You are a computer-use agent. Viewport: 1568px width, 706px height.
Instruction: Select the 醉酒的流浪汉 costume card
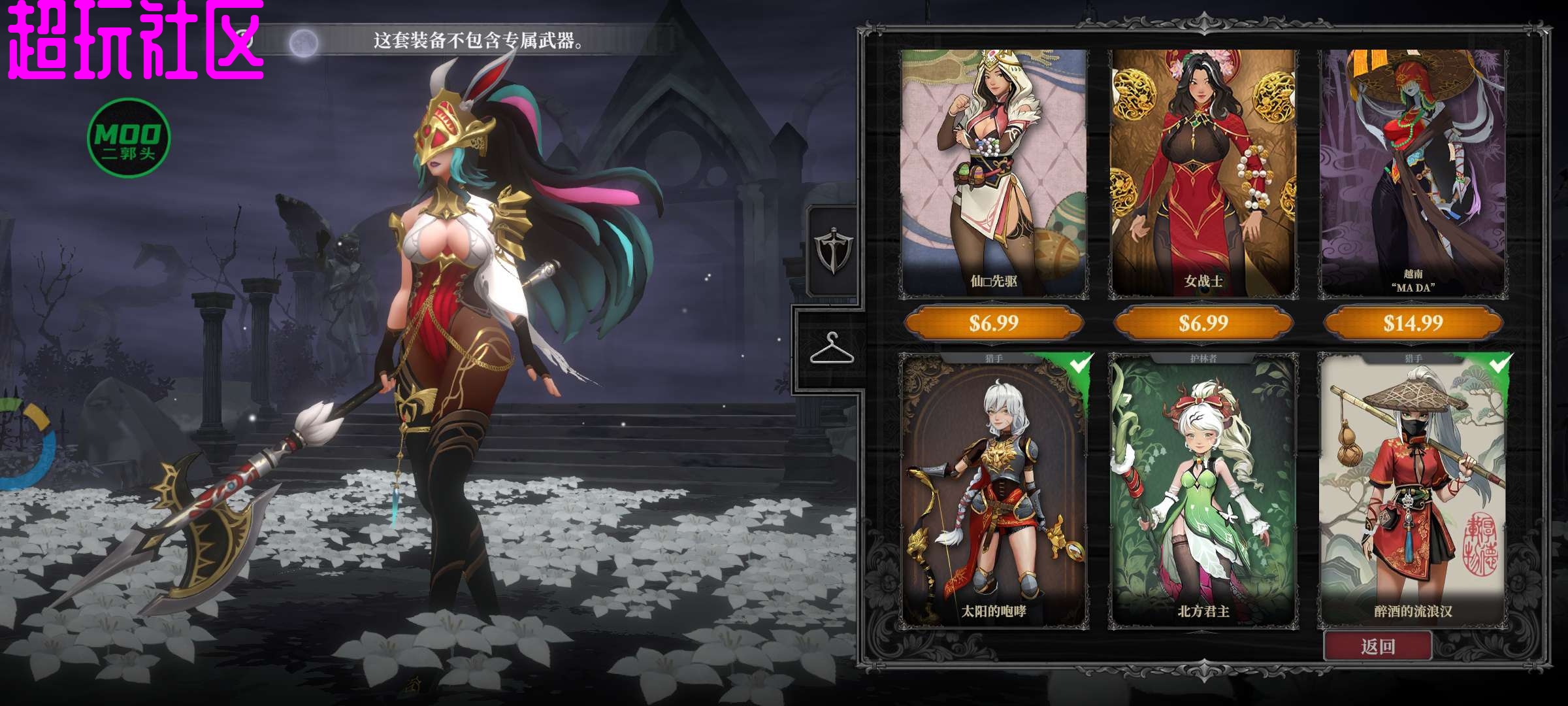click(x=1413, y=490)
